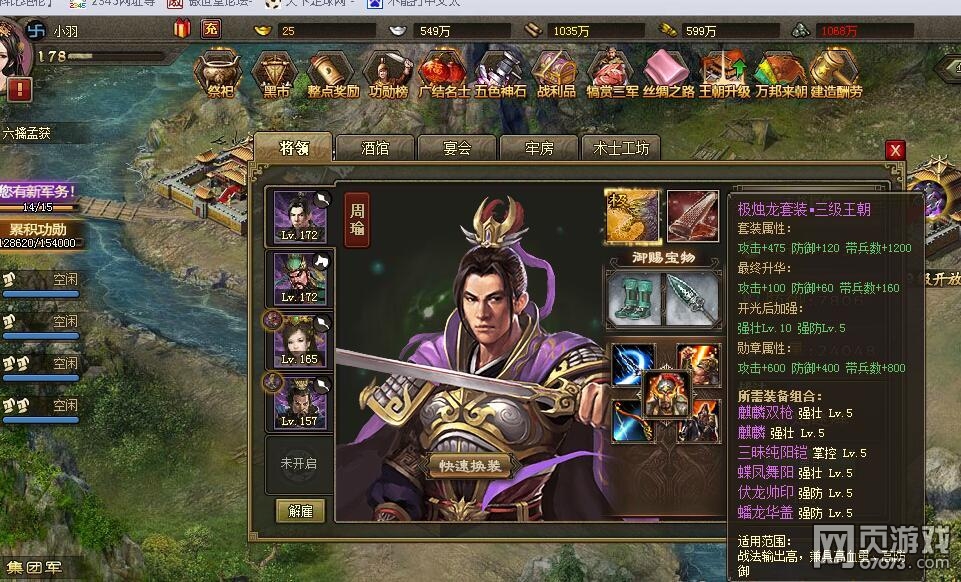Image resolution: width=961 pixels, height=582 pixels.
Task: Open the 功勋榜 merit ranking
Action: click(x=387, y=72)
